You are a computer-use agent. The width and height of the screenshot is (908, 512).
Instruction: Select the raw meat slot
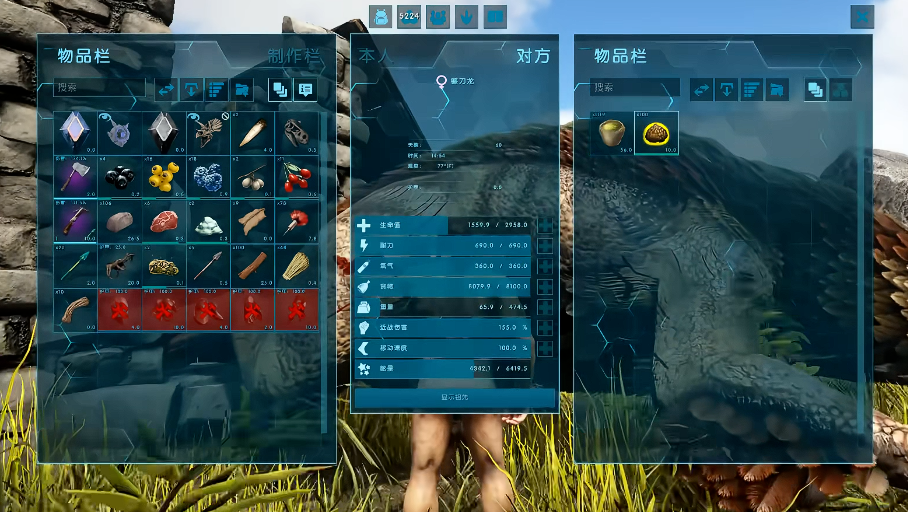pyautogui.click(x=164, y=220)
